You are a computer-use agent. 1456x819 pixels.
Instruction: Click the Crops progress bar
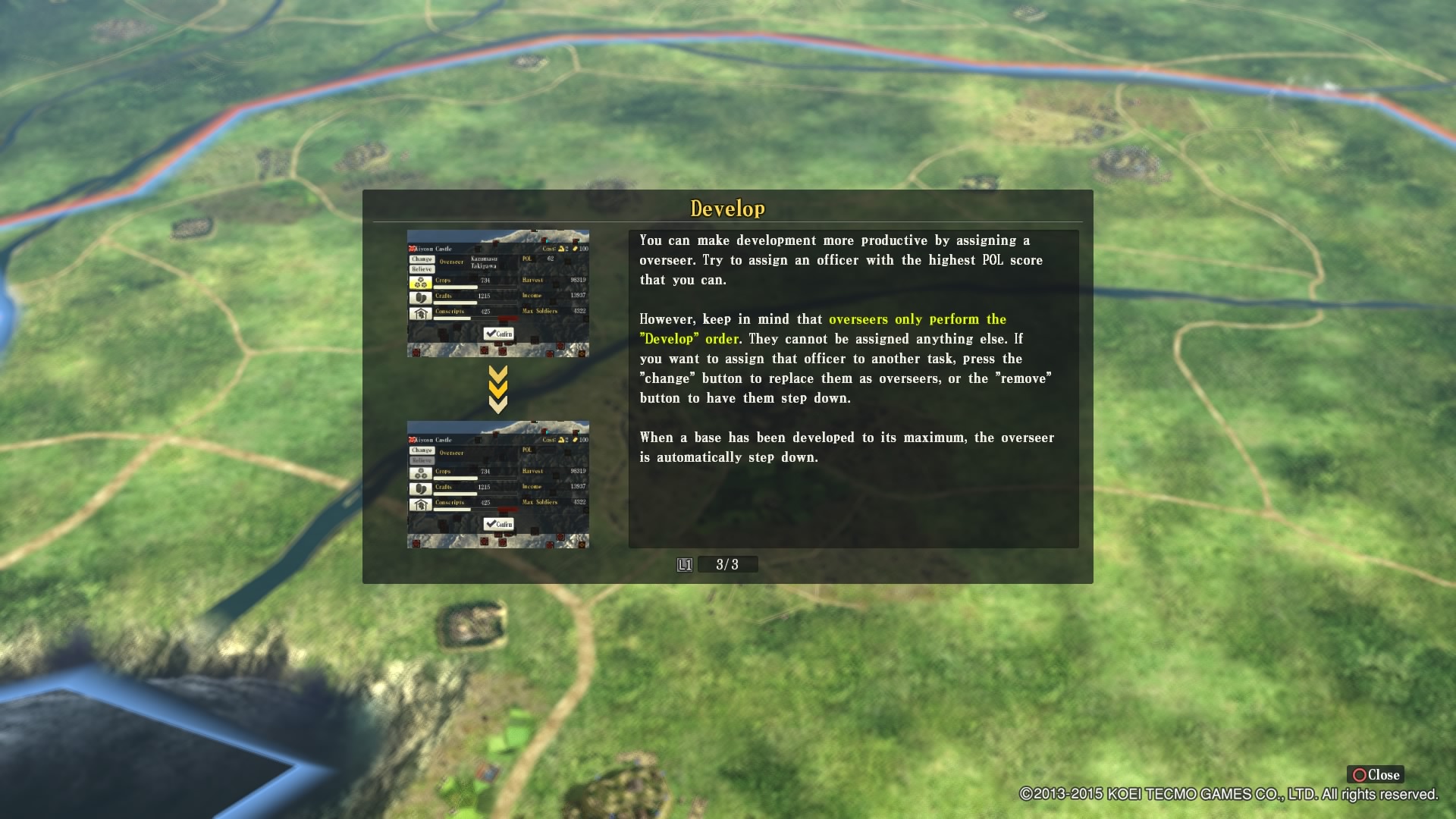click(455, 287)
